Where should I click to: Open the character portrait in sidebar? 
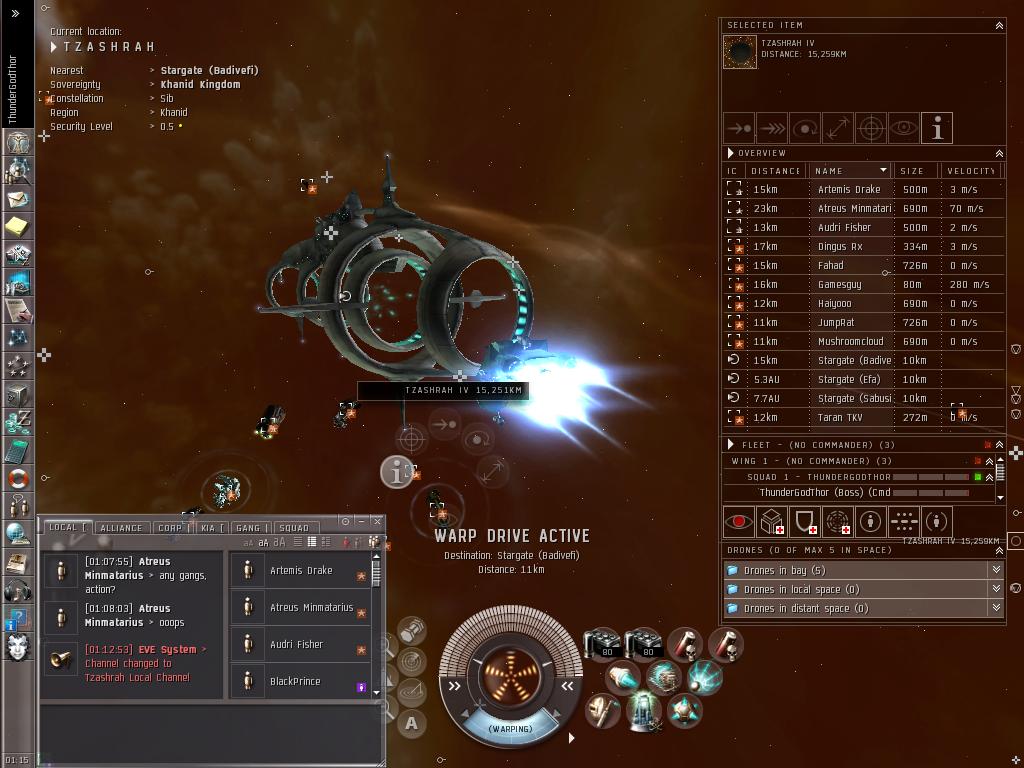(x=18, y=646)
